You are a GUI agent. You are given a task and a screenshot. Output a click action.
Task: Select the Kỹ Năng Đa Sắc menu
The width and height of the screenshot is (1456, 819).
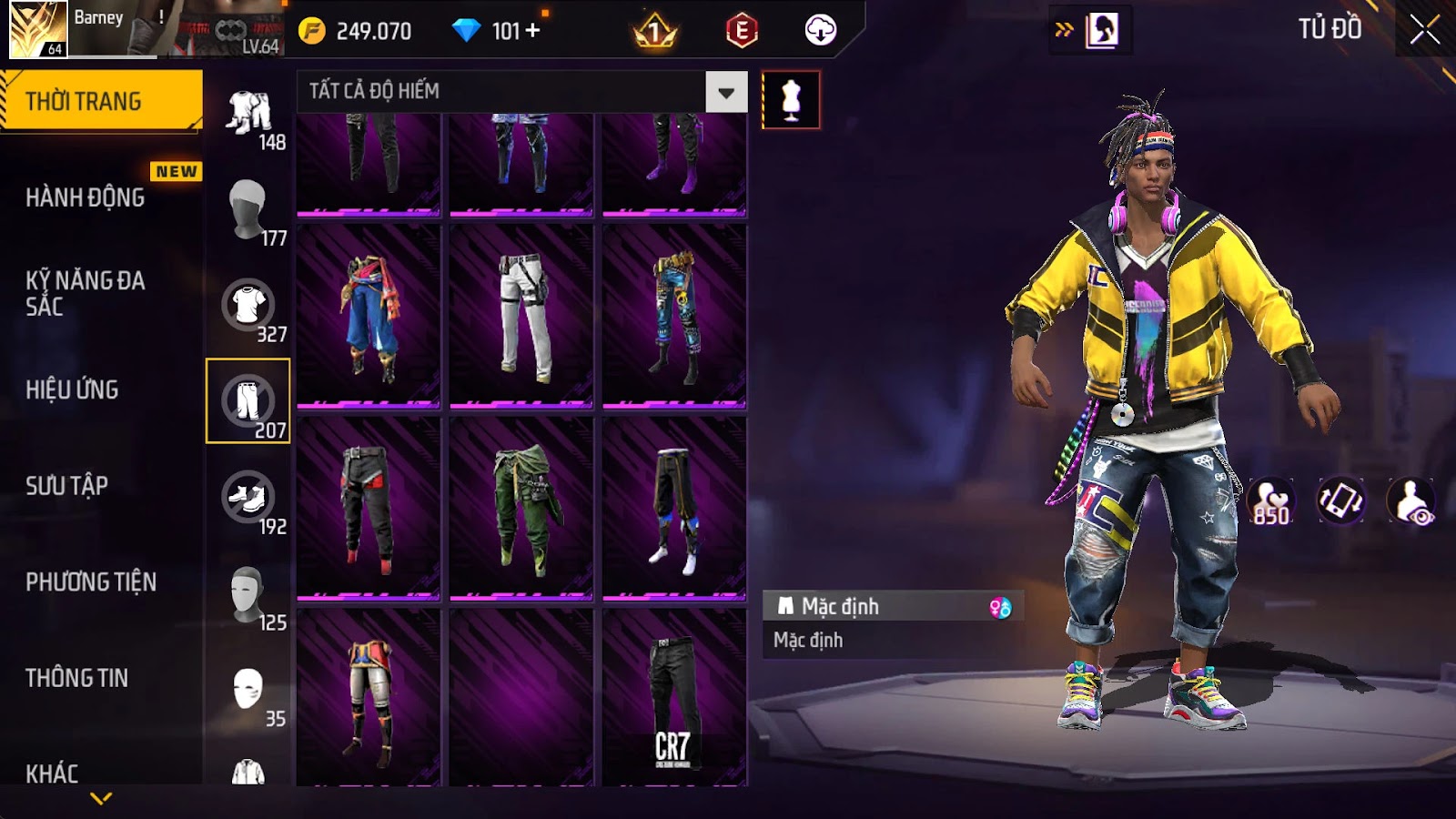(86, 293)
